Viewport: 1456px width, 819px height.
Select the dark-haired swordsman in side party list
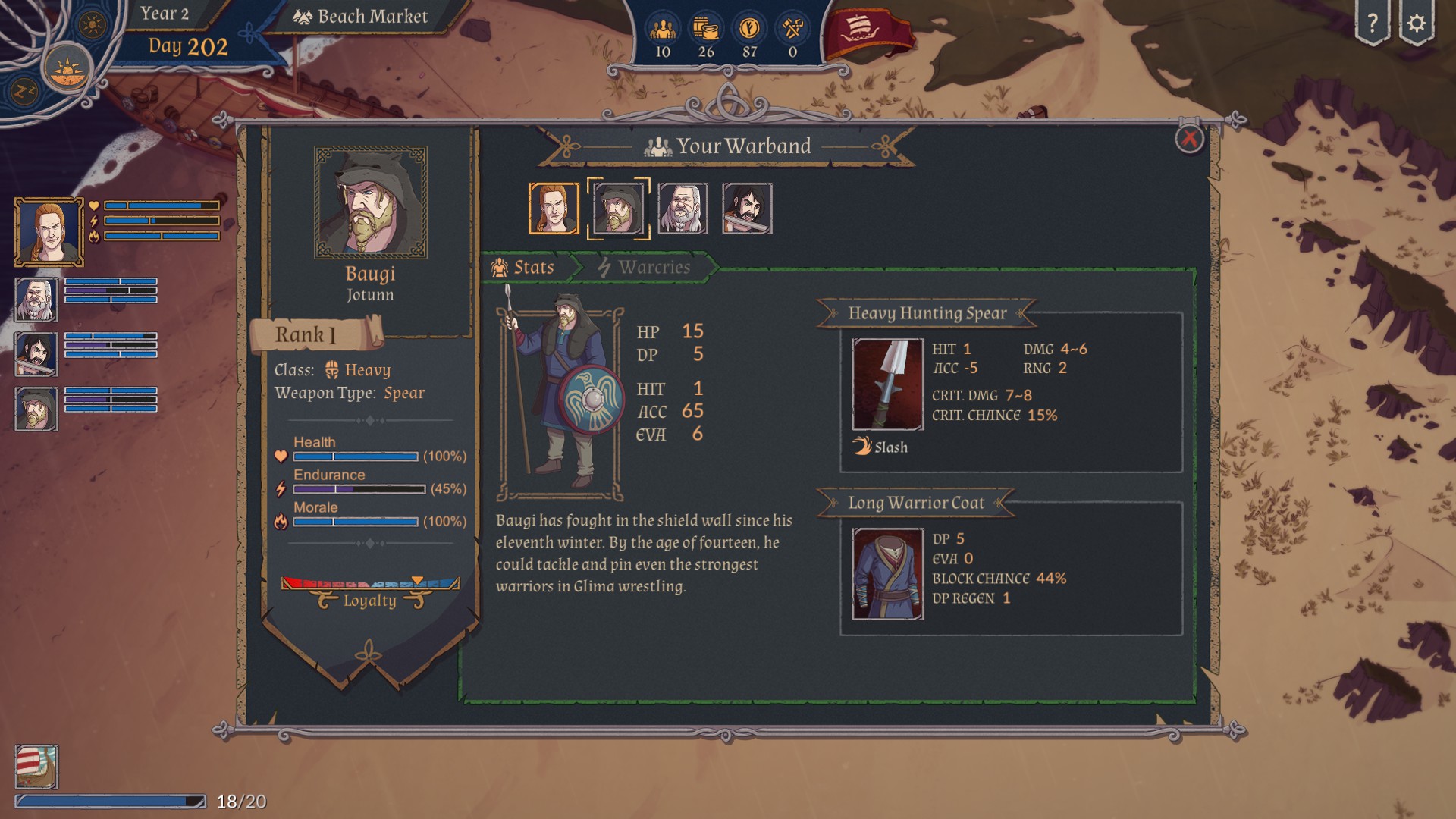36,353
